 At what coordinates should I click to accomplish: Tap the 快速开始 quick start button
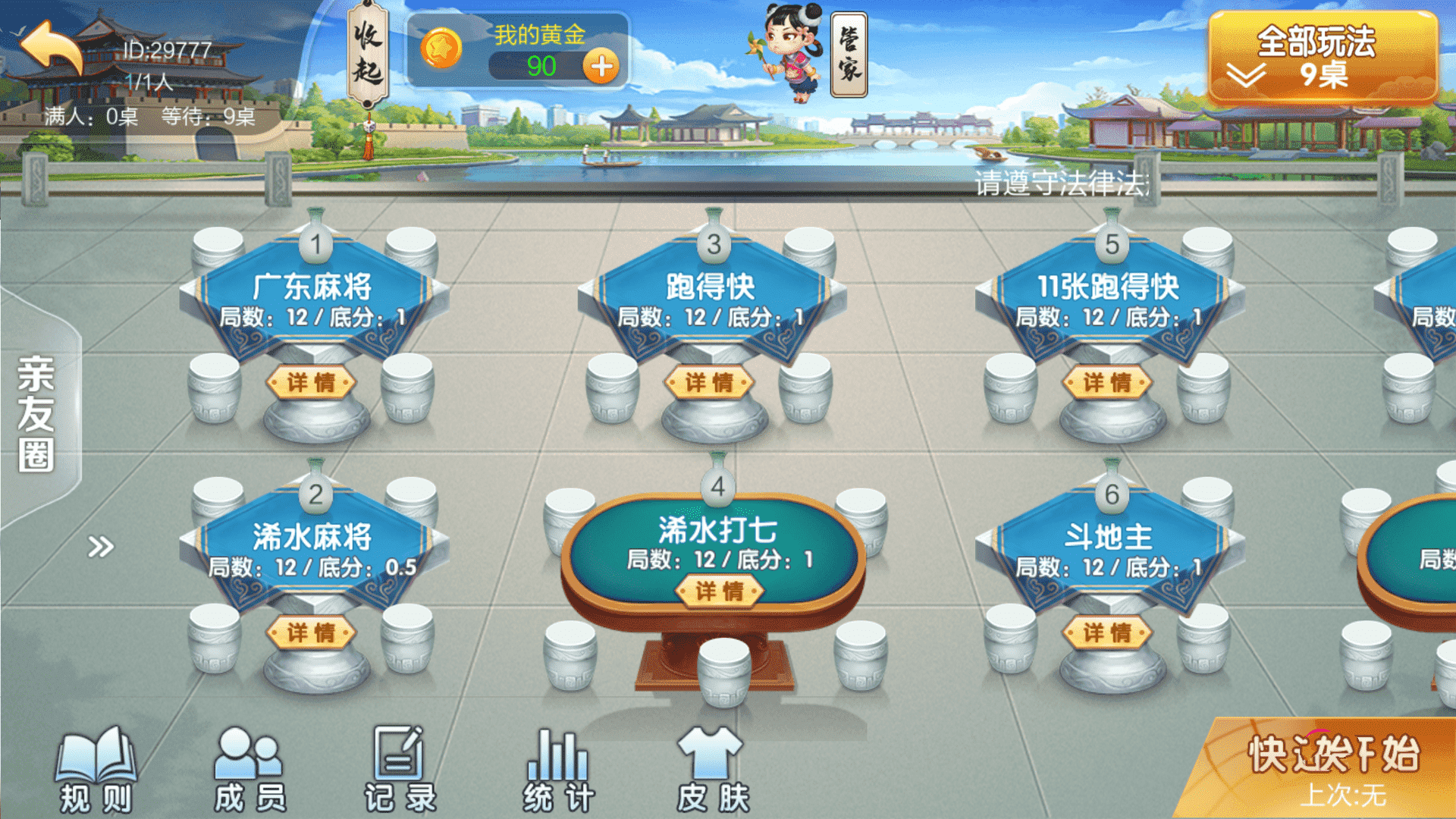tap(1332, 767)
